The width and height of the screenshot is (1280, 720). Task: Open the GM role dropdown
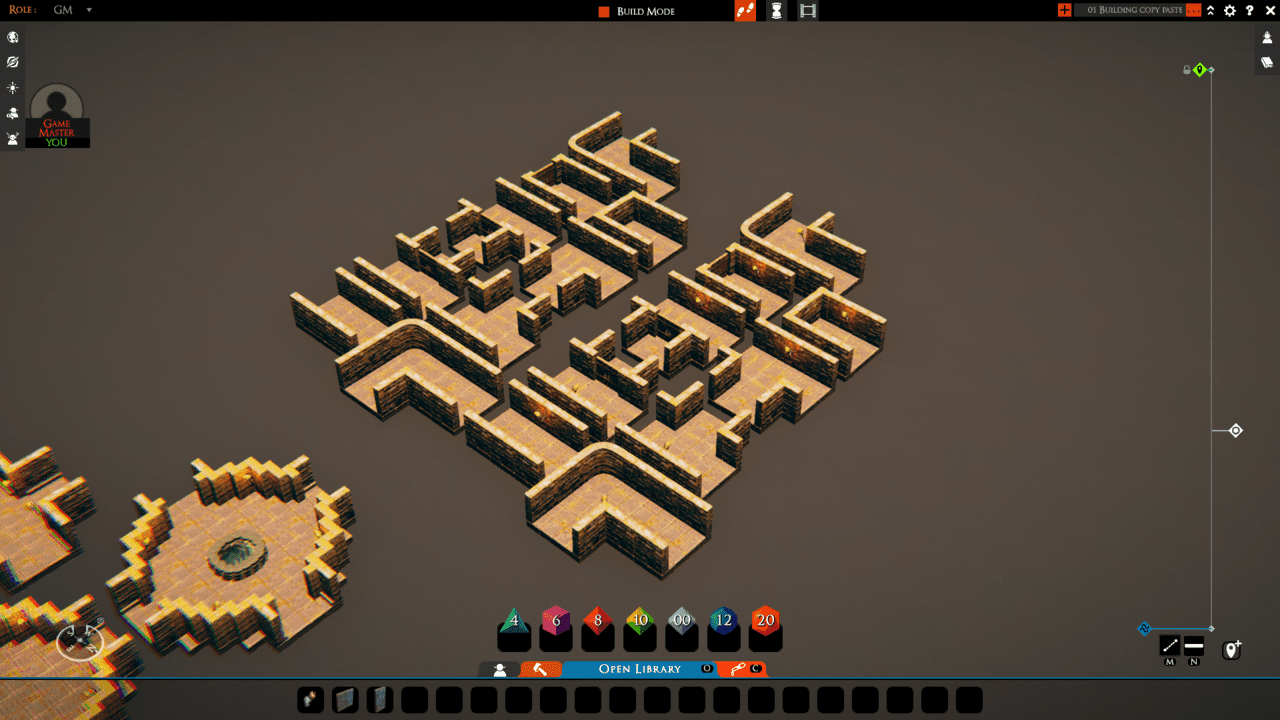(x=68, y=10)
